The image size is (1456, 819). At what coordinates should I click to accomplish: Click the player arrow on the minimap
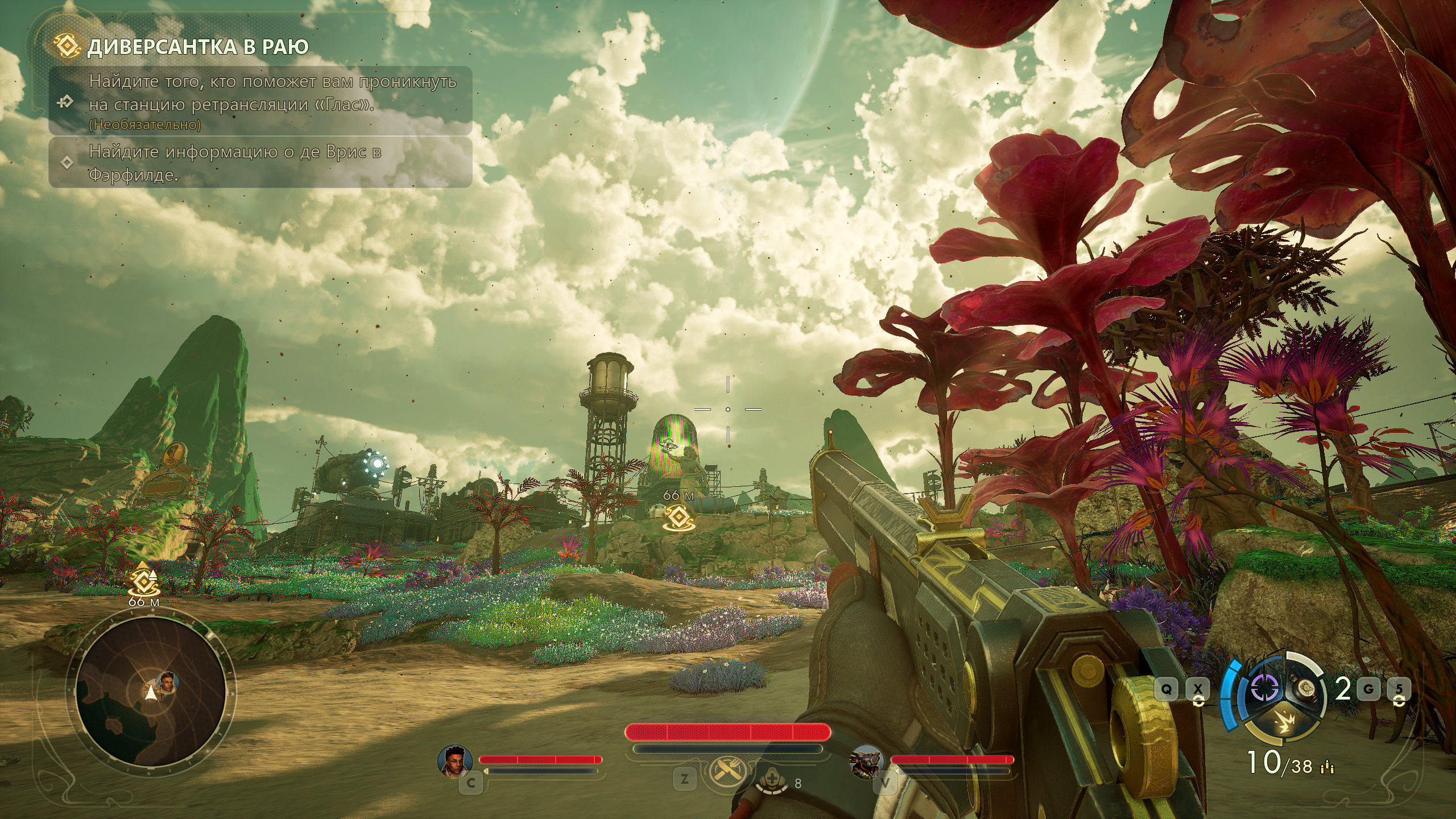click(151, 693)
